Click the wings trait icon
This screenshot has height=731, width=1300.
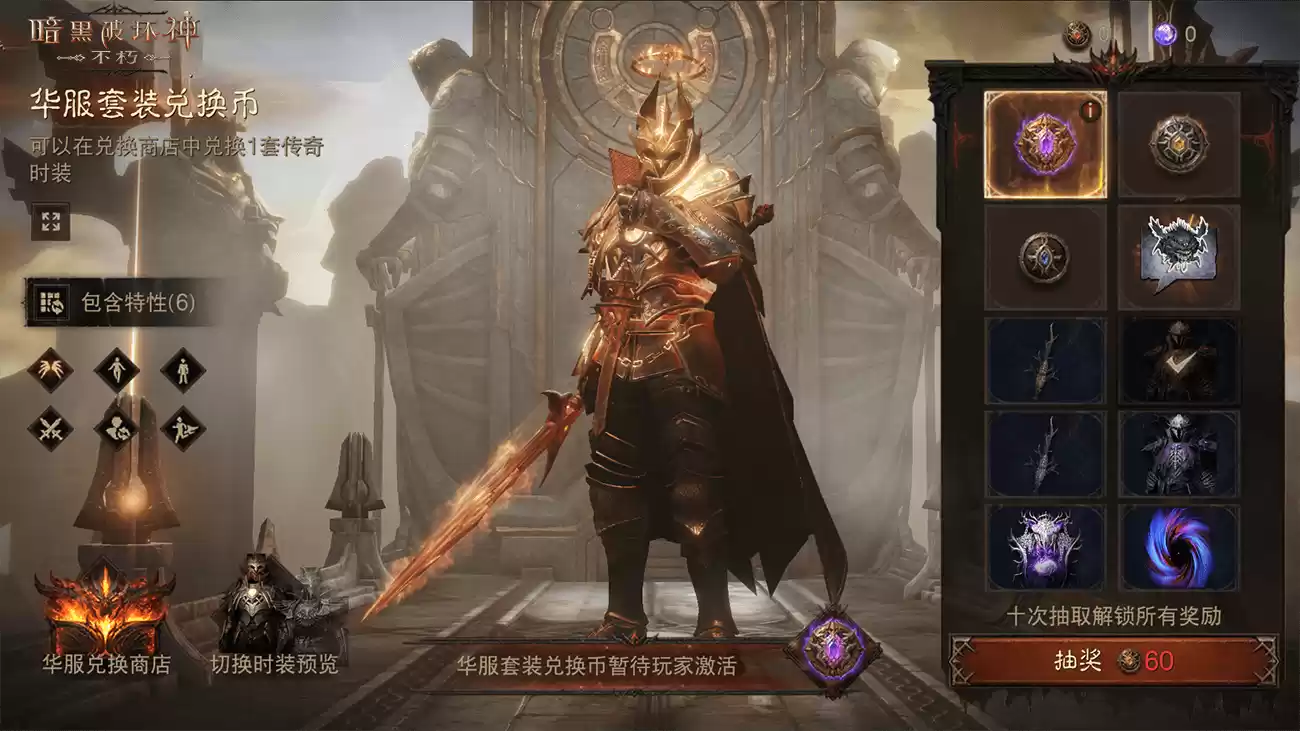[50, 370]
